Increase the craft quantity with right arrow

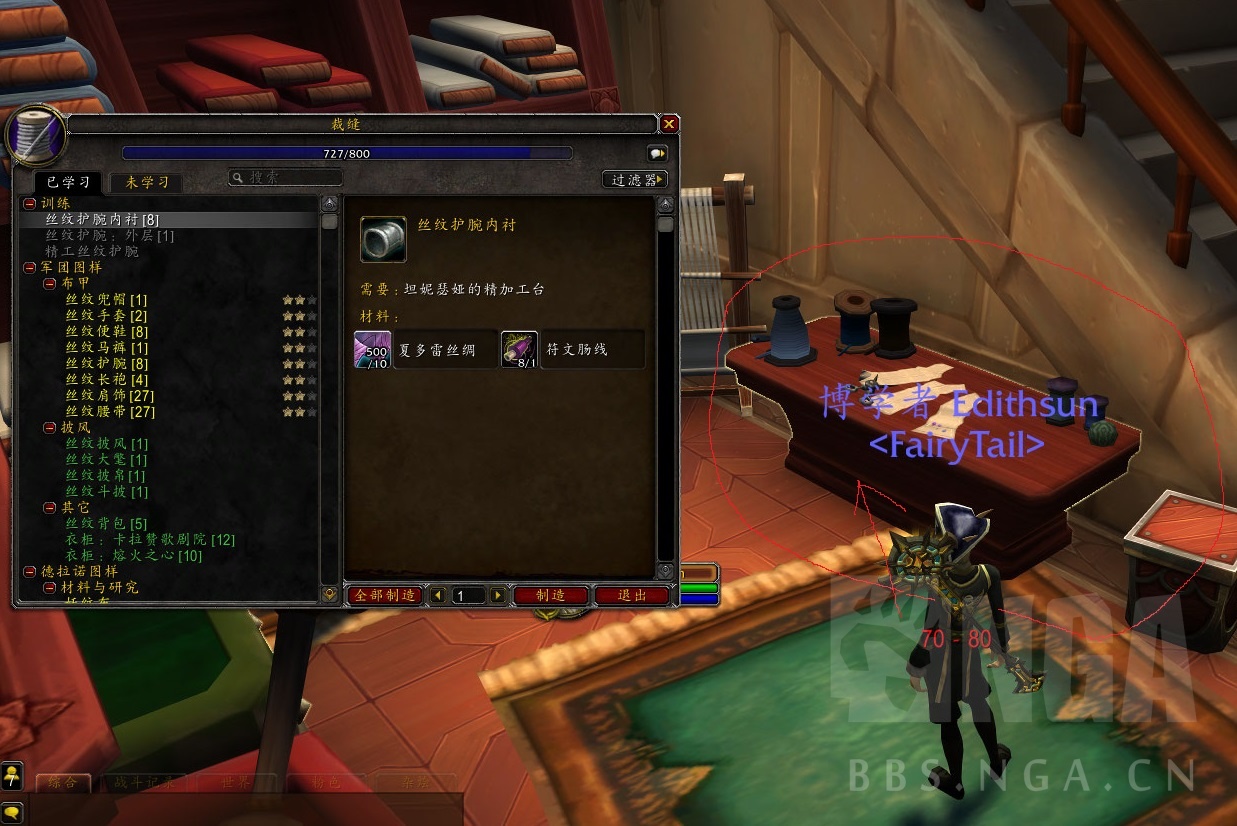coord(498,595)
